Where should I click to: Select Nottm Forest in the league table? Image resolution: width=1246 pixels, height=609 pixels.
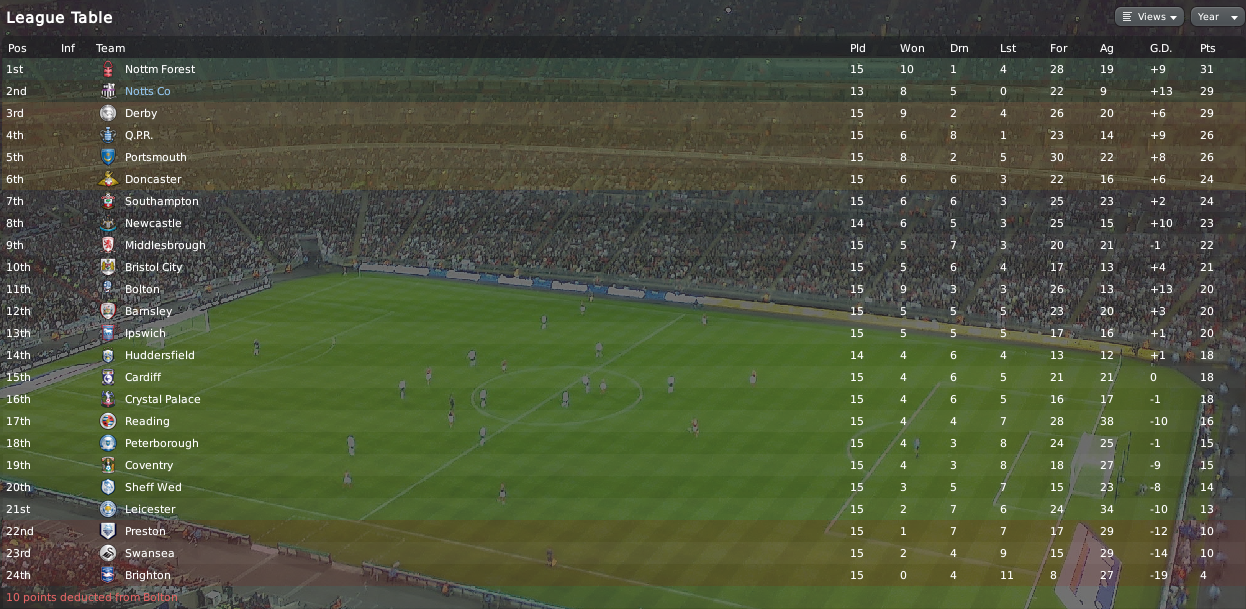click(x=159, y=69)
